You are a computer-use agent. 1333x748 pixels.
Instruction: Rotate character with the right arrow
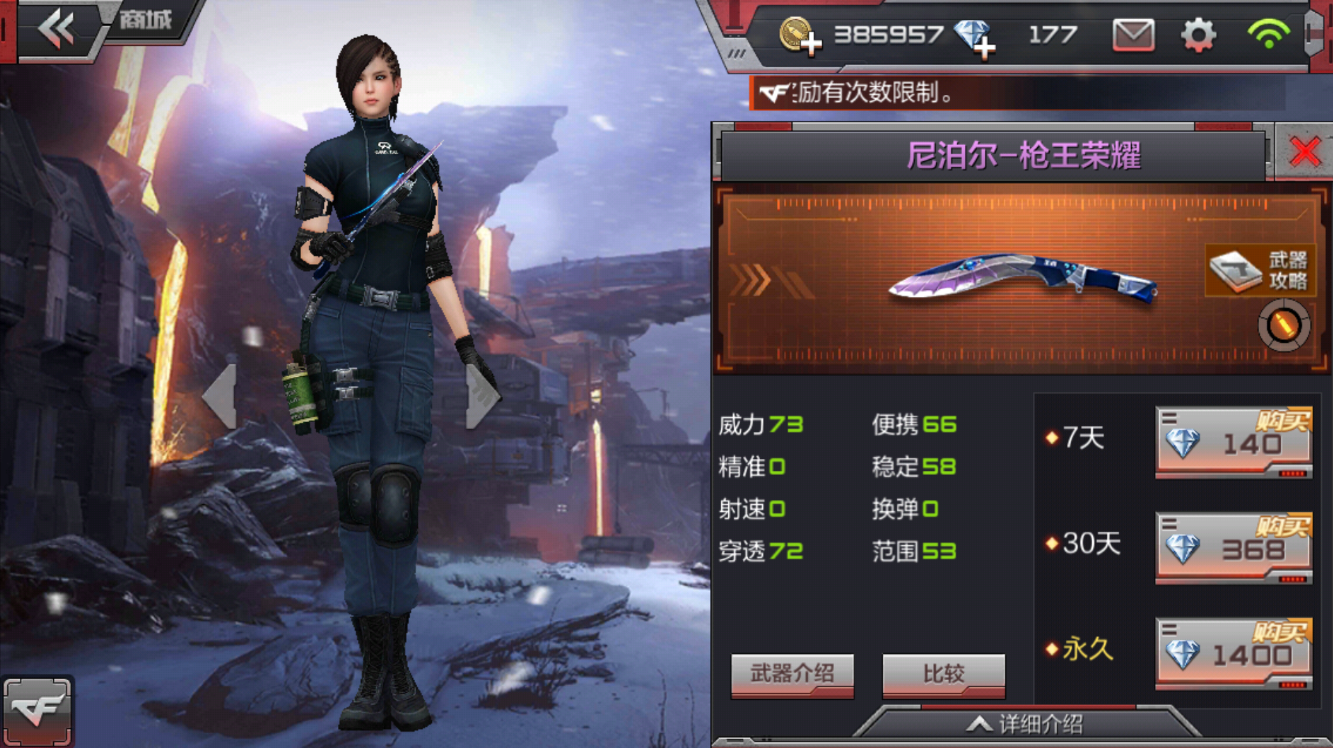(481, 397)
